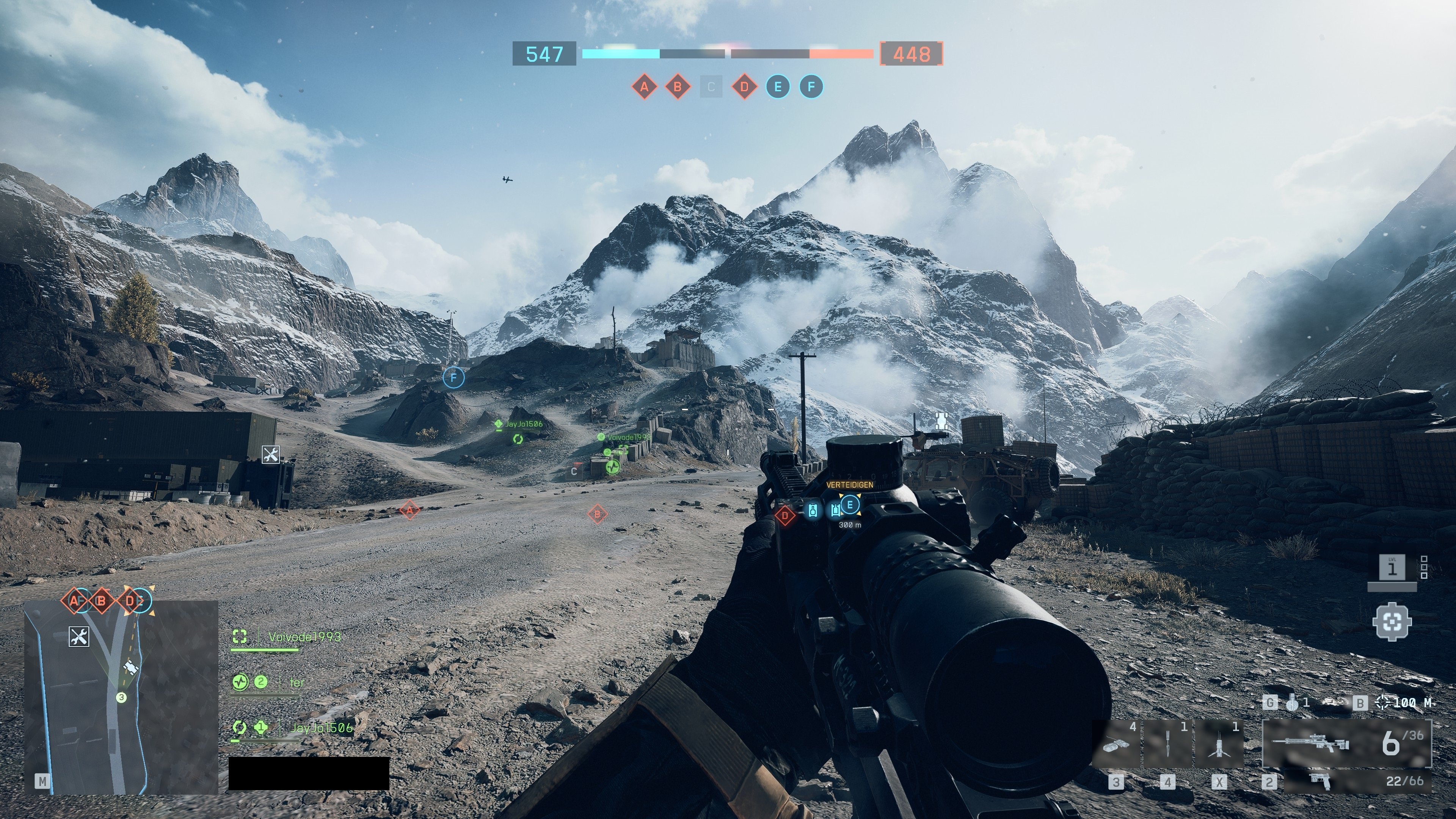Select squad member 'ter' in the squad list

[296, 682]
